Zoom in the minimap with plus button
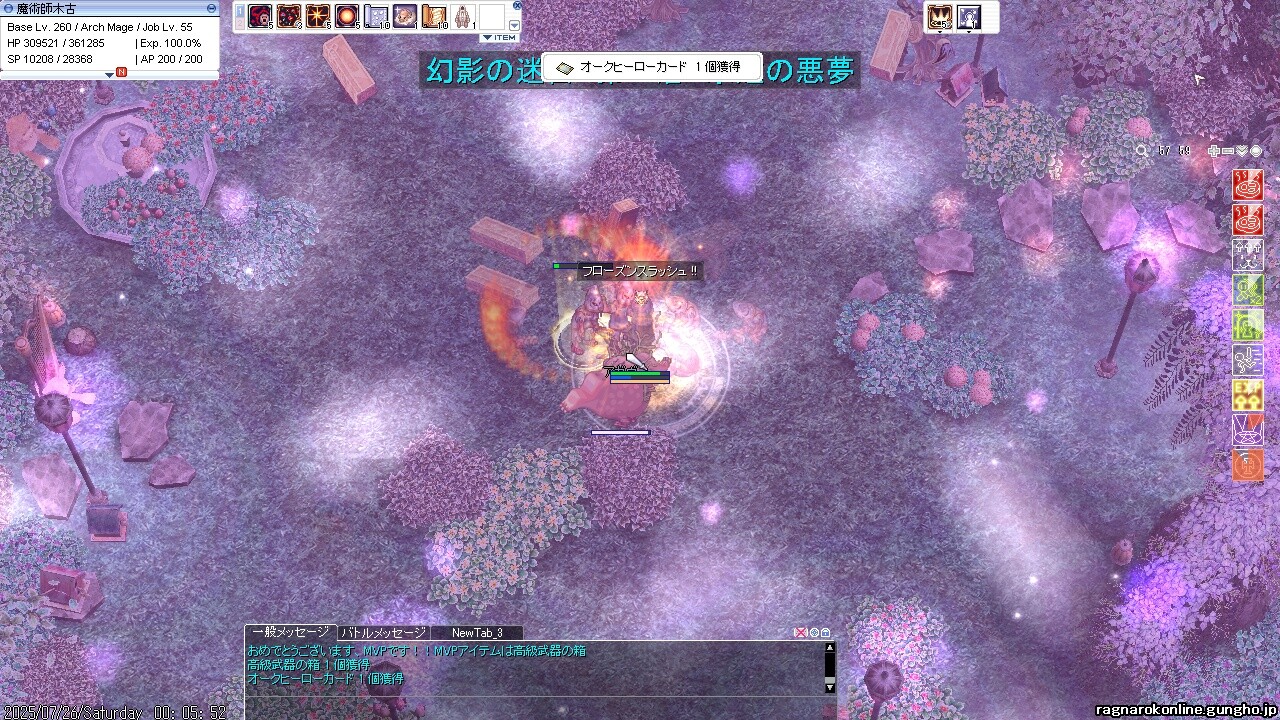The image size is (1280, 720). point(1214,151)
